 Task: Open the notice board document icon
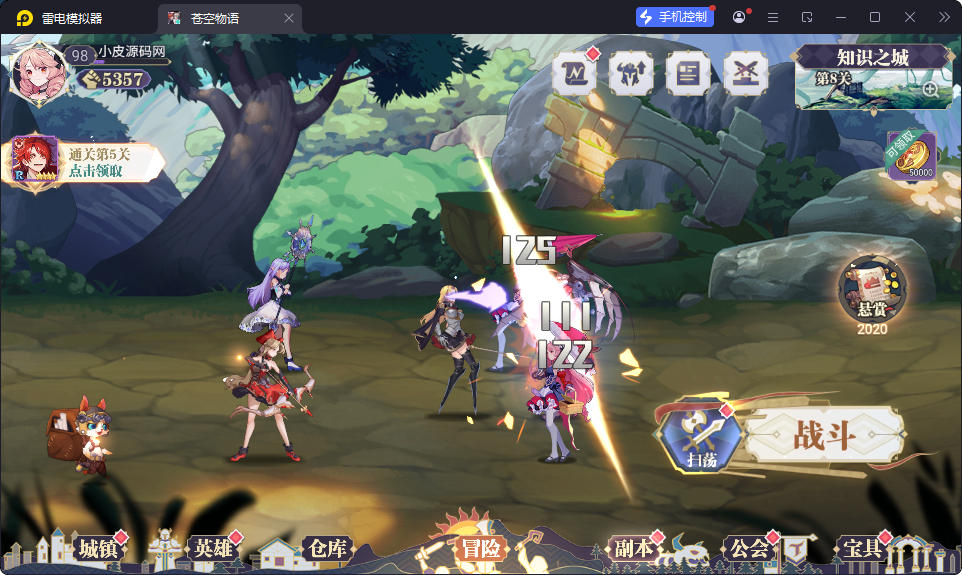click(687, 73)
